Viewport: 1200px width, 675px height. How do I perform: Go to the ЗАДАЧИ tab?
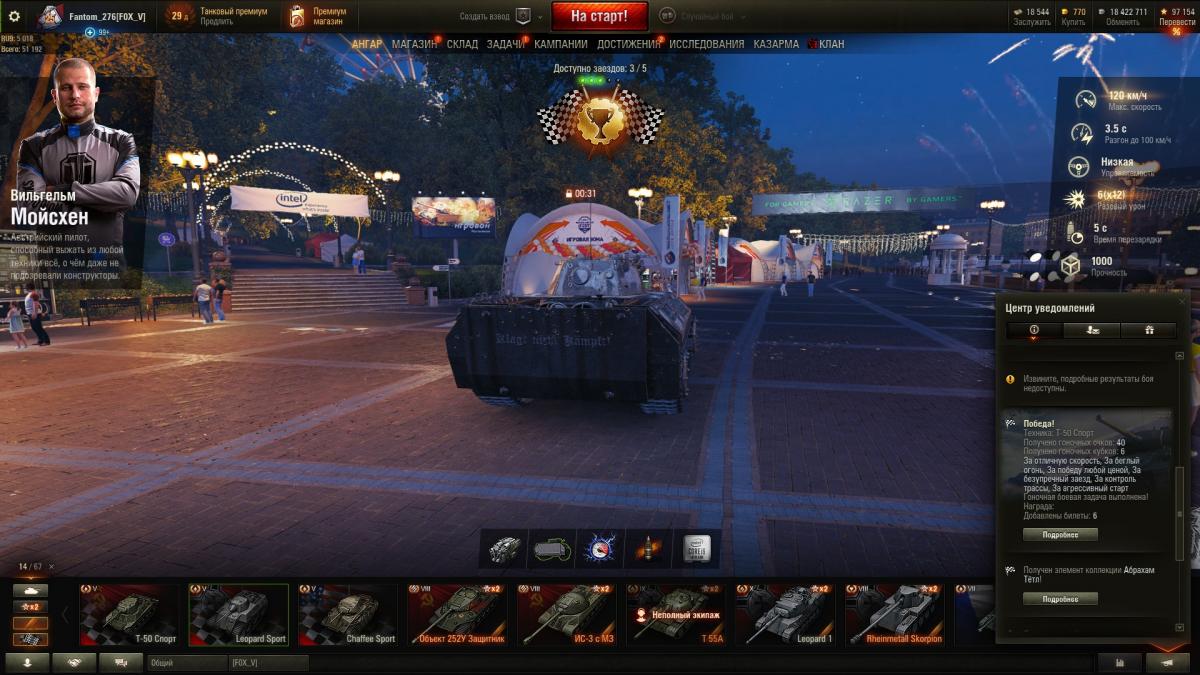tap(505, 44)
